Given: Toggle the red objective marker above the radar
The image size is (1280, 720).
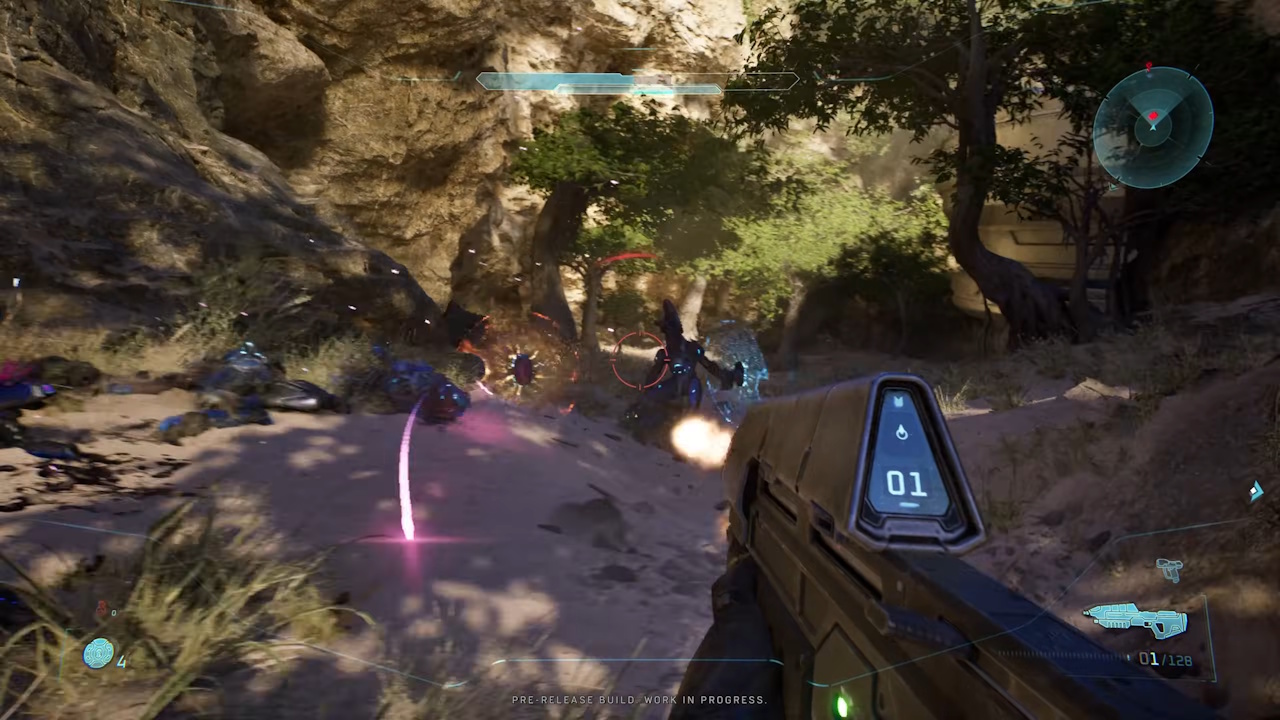Looking at the screenshot, I should click(x=1148, y=66).
